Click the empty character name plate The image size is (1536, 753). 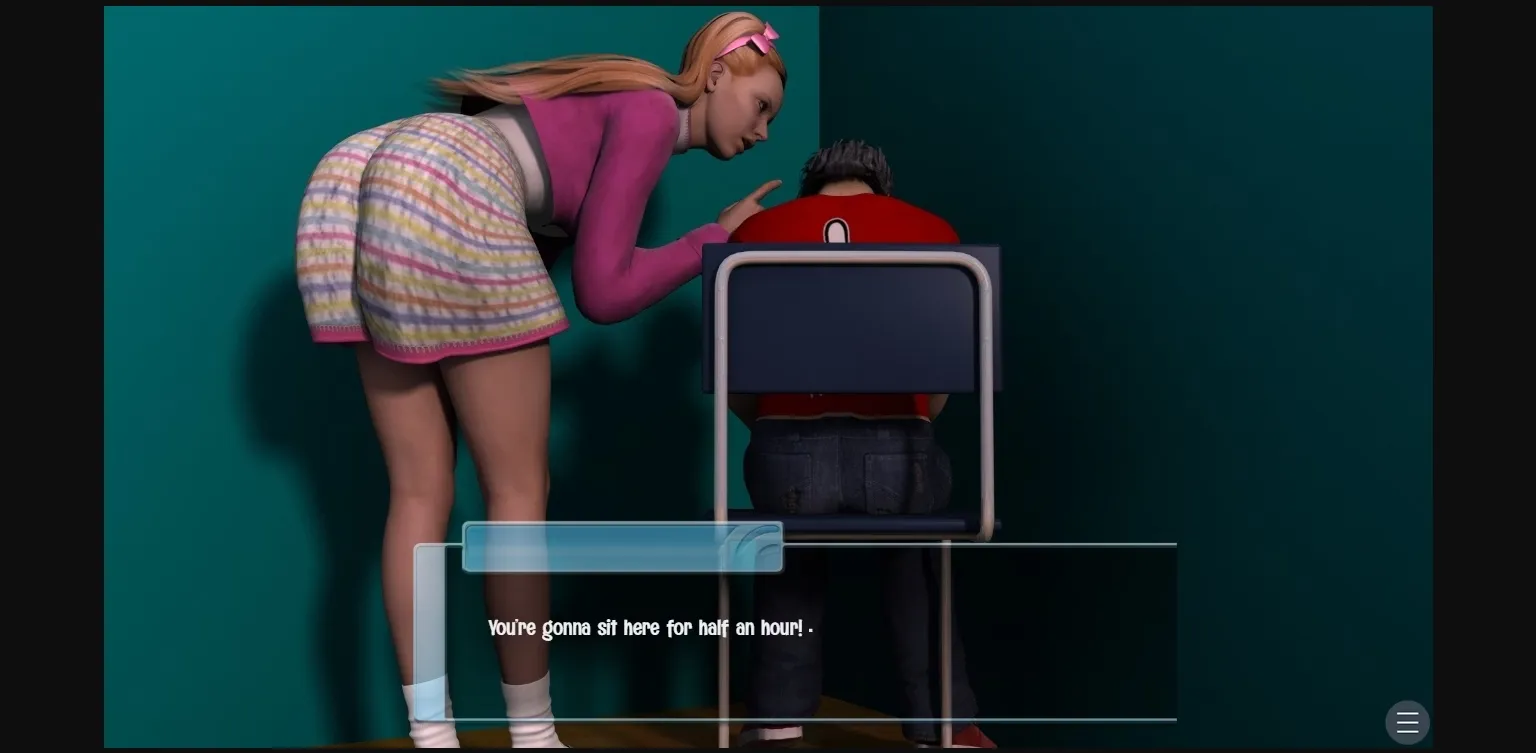(x=622, y=547)
